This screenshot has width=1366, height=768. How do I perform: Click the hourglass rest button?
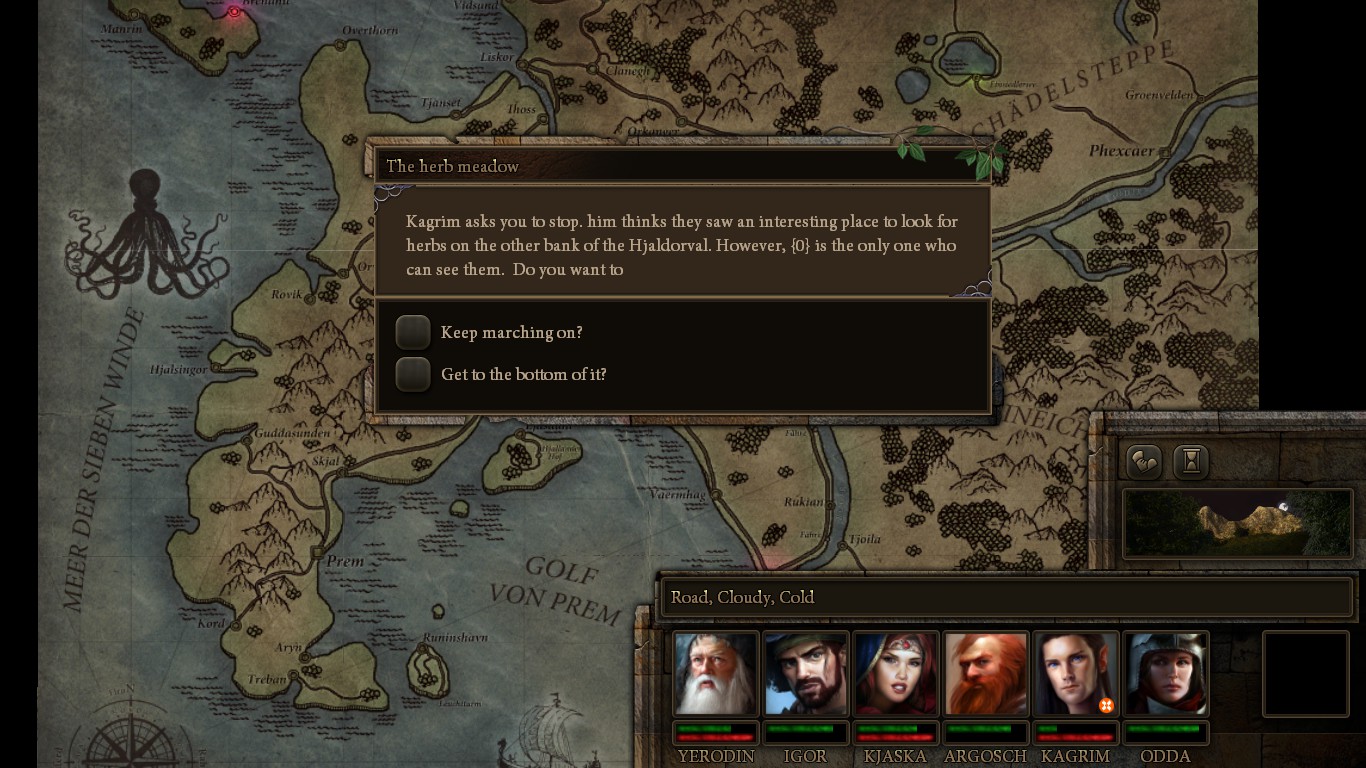click(x=1192, y=461)
